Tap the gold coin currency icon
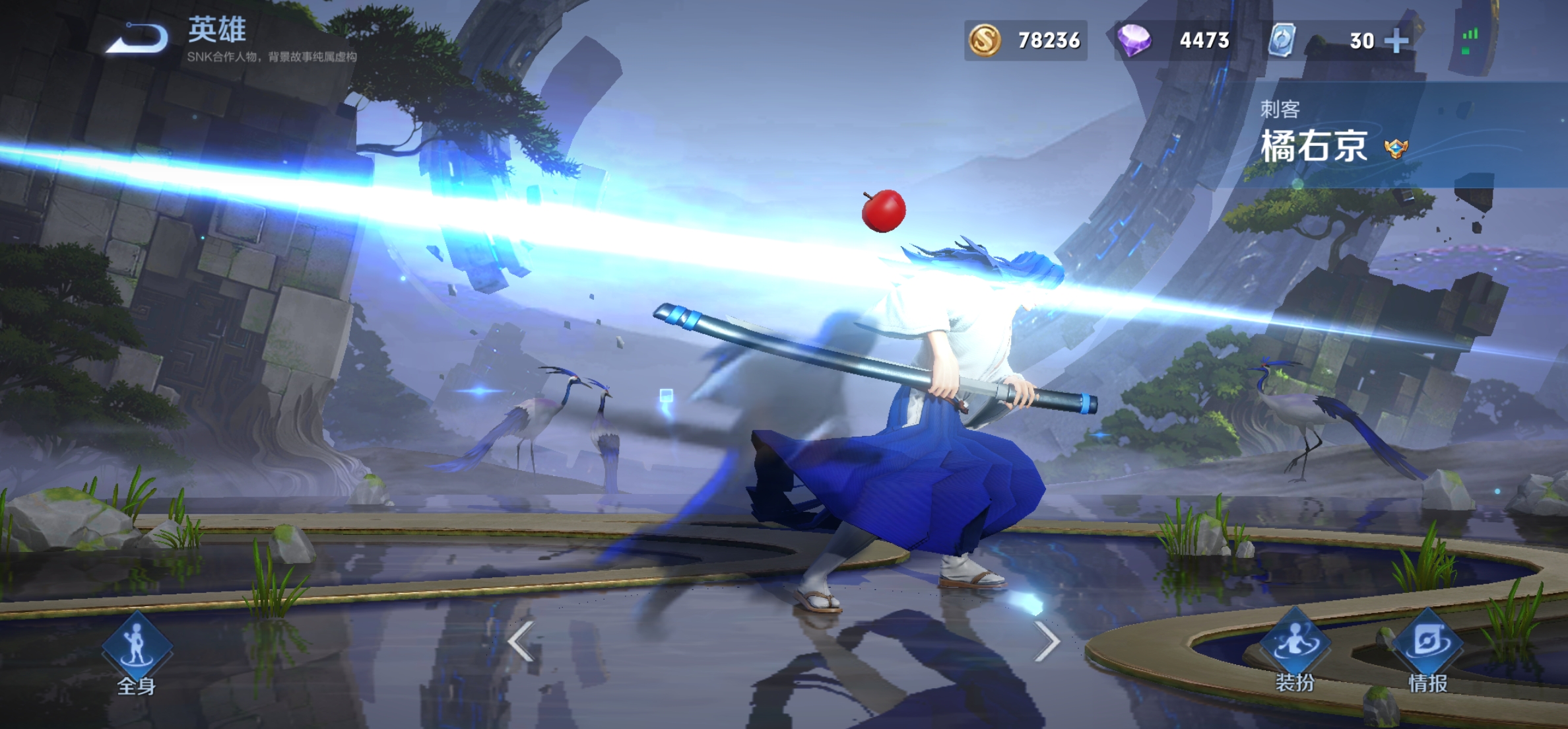The width and height of the screenshot is (1568, 729). pos(985,40)
